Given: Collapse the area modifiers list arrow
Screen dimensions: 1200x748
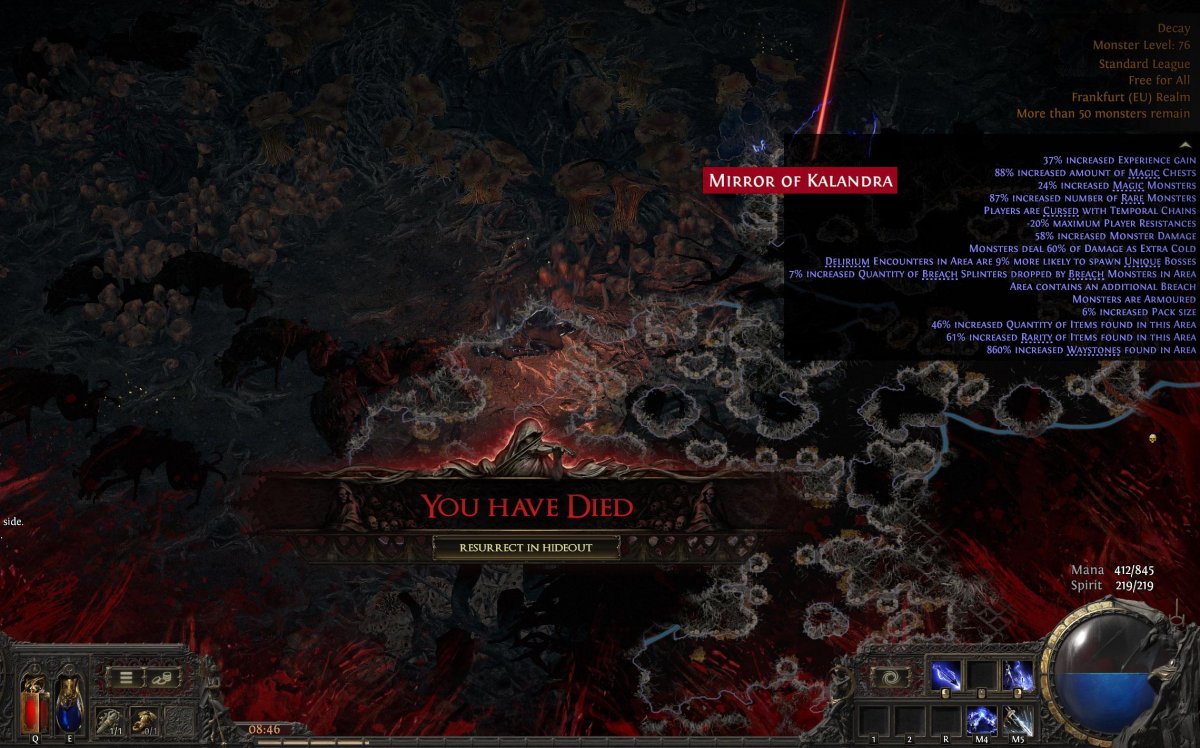Looking at the screenshot, I should coord(1186,145).
